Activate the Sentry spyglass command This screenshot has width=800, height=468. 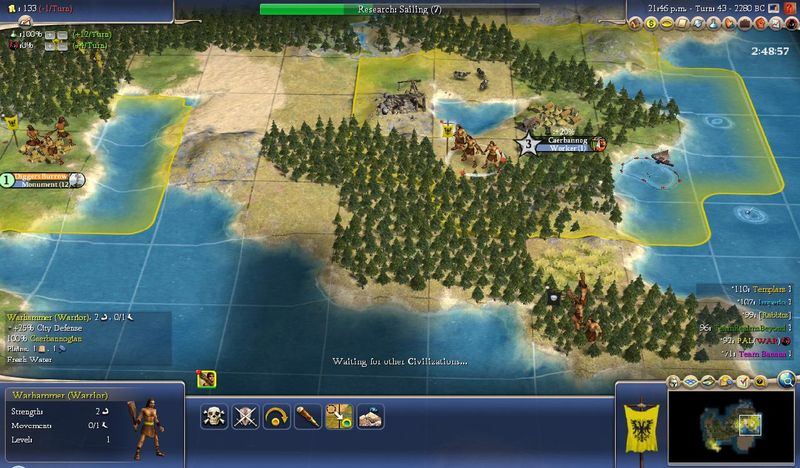coord(307,416)
